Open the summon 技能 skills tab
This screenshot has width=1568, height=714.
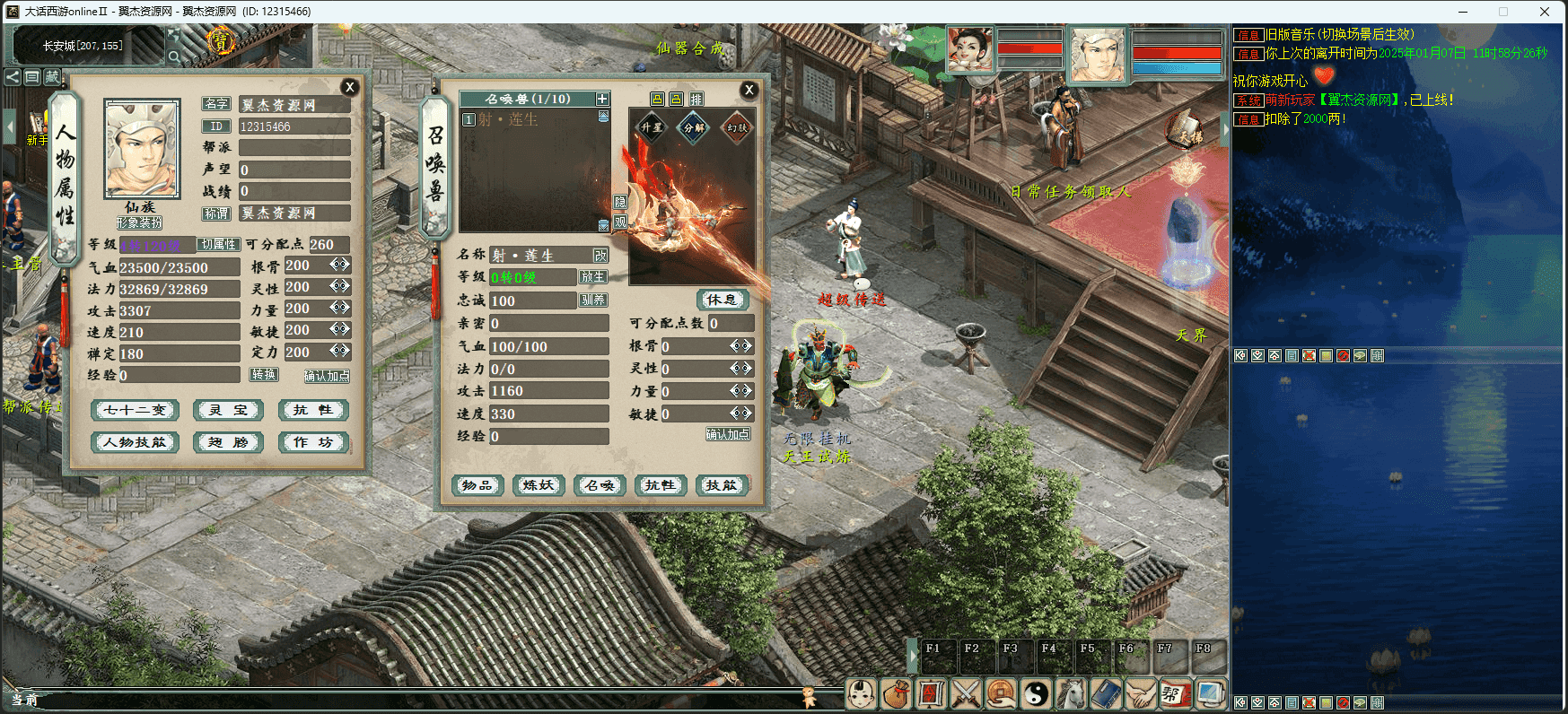722,485
